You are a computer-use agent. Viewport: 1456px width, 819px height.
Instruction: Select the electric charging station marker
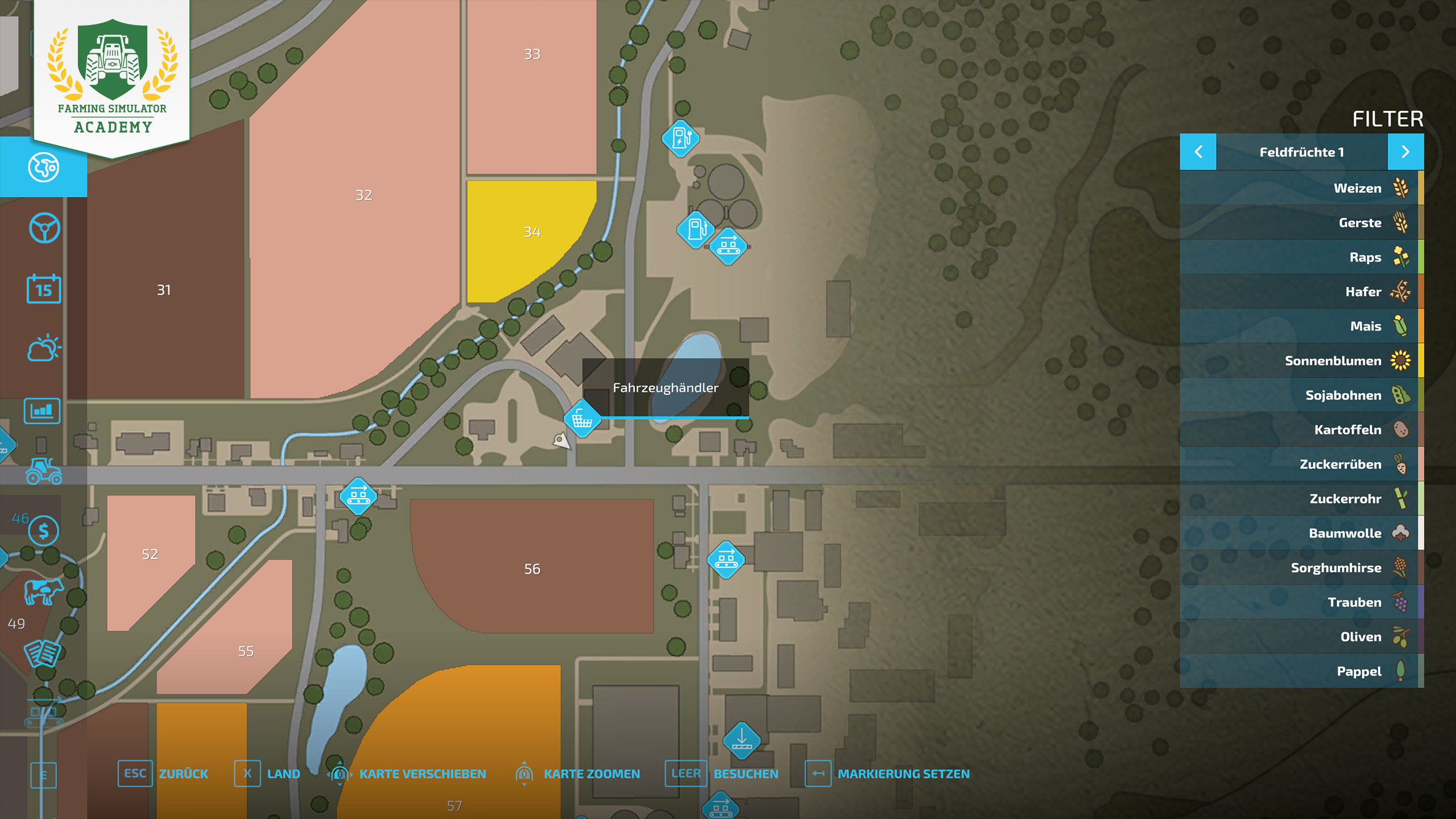pyautogui.click(x=680, y=138)
